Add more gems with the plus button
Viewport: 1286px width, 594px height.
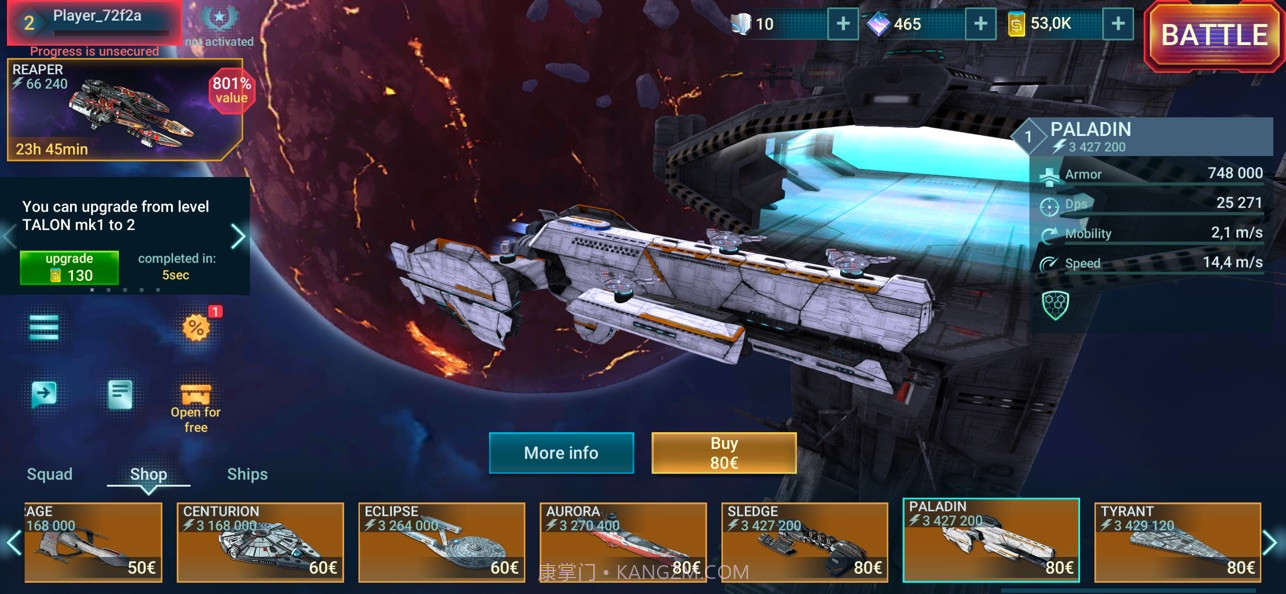(x=980, y=24)
